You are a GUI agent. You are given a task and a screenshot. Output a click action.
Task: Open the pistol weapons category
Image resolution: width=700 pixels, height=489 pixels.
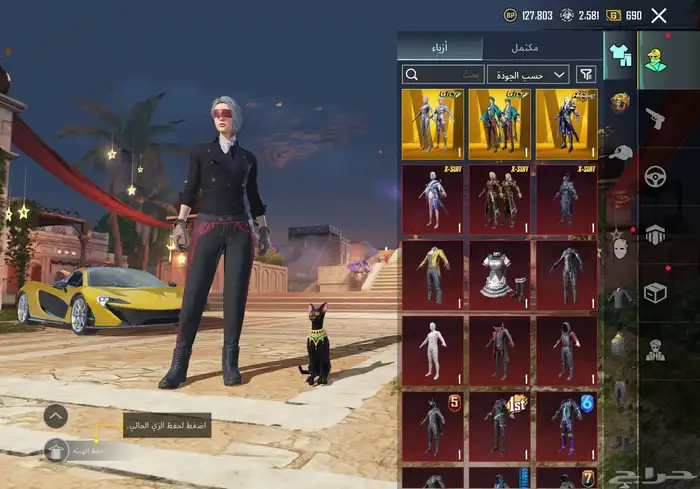656,120
